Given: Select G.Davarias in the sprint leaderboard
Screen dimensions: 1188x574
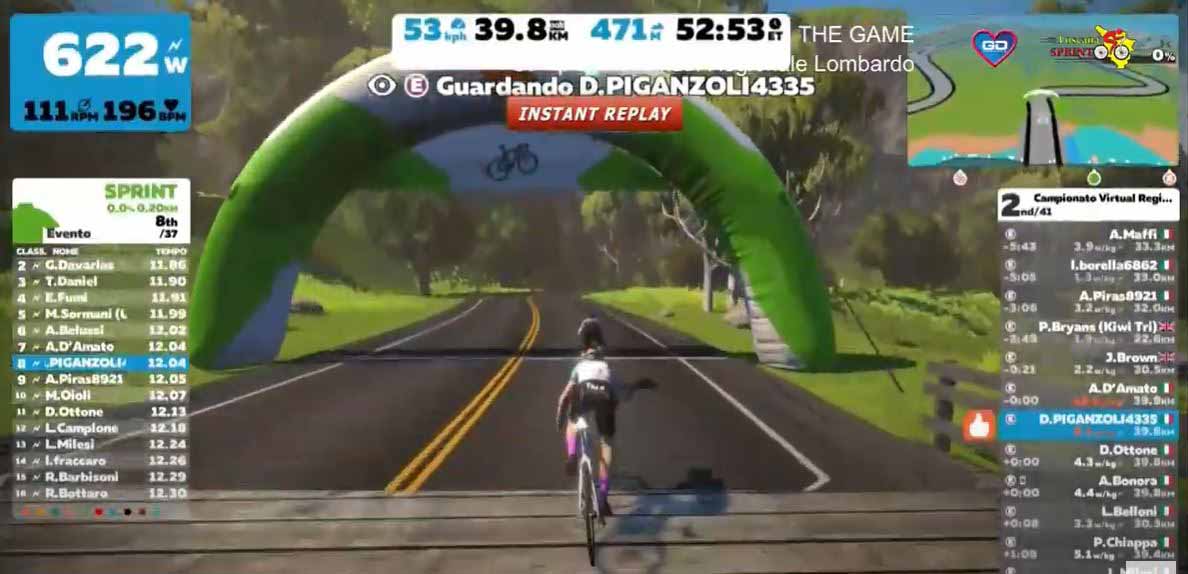Looking at the screenshot, I should 101,265.
